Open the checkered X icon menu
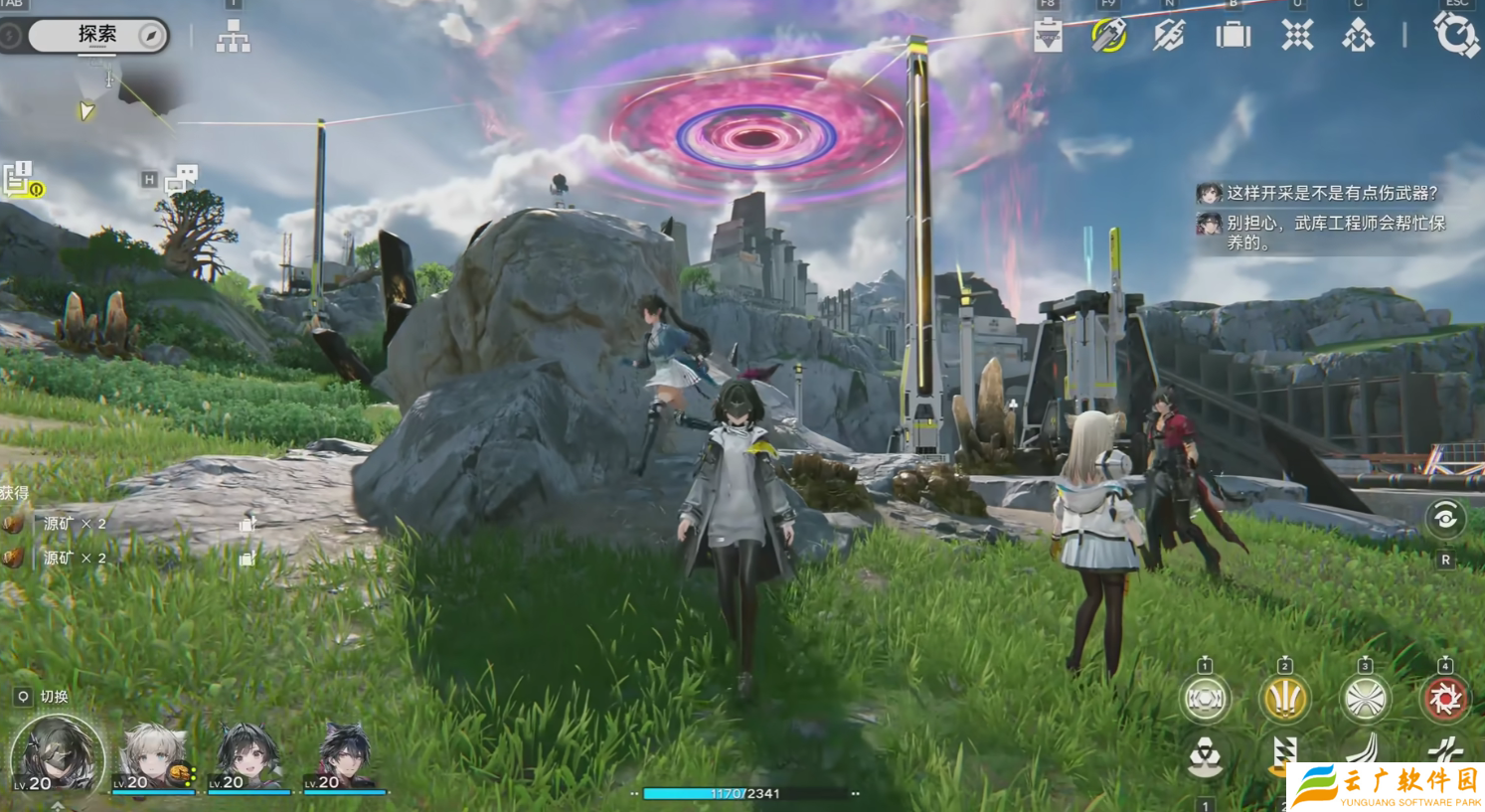1485x812 pixels. [x=1296, y=37]
